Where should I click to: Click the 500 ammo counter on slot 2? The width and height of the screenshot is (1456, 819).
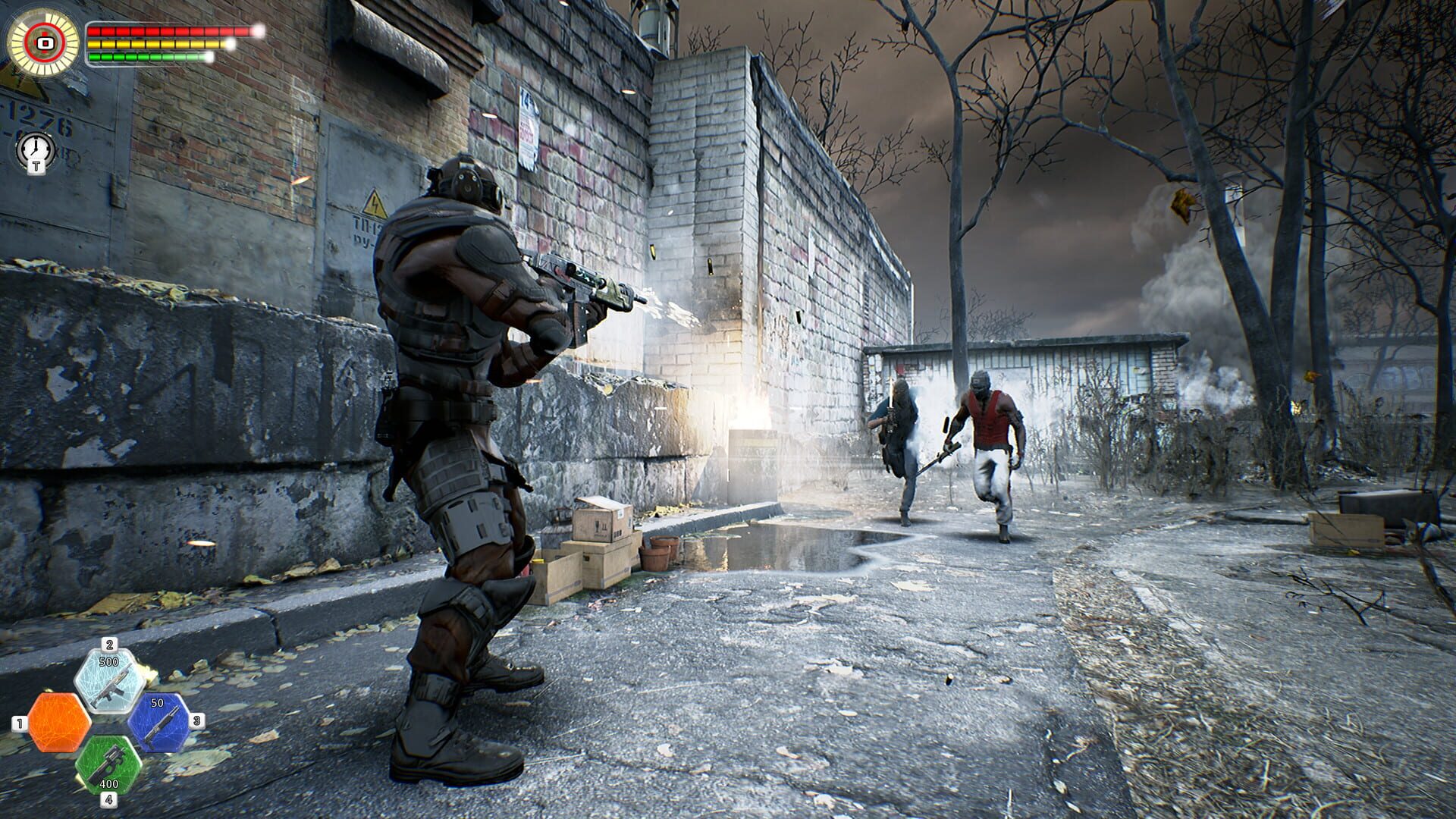108,661
